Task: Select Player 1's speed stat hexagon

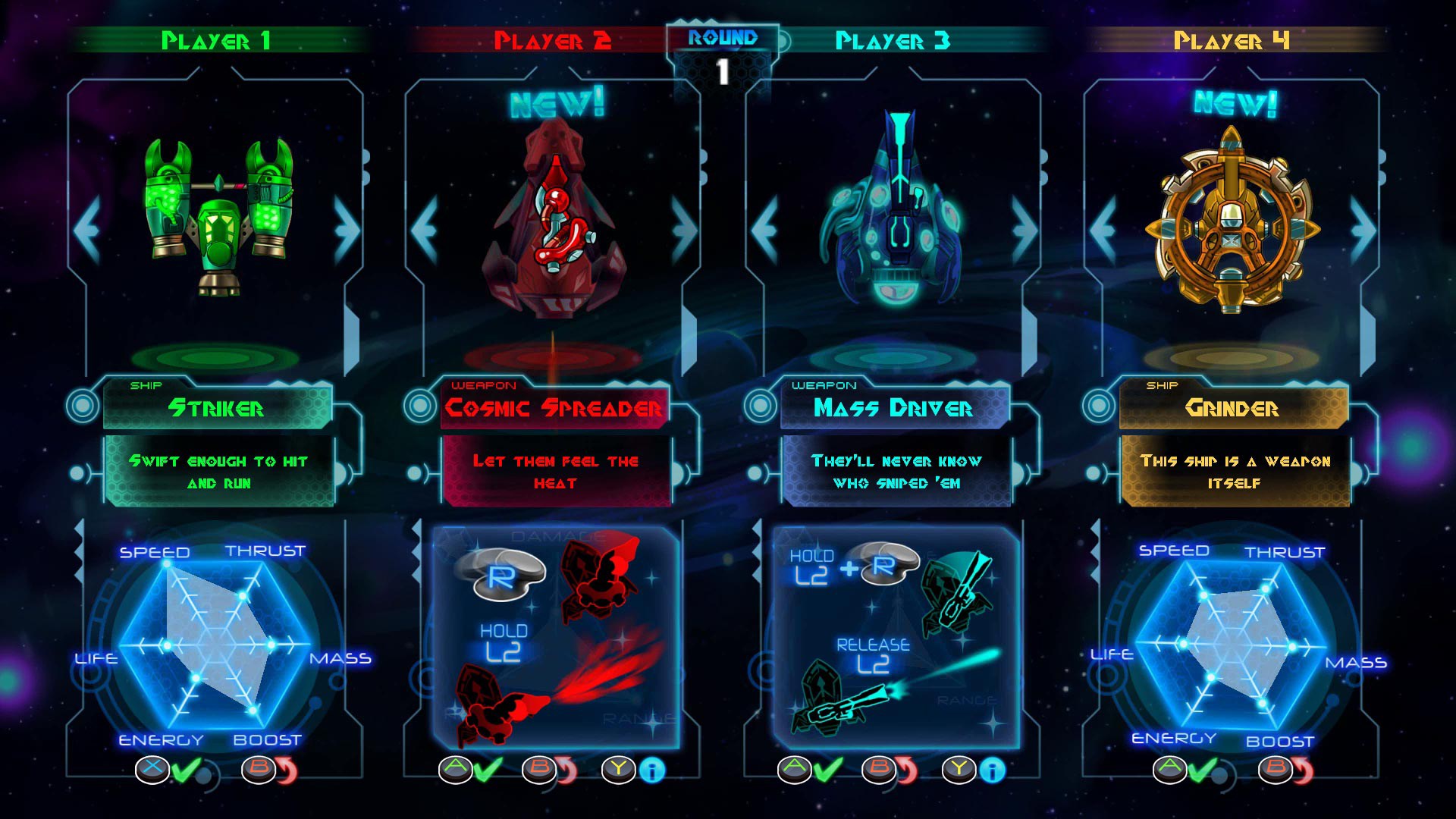Action: pyautogui.click(x=158, y=553)
